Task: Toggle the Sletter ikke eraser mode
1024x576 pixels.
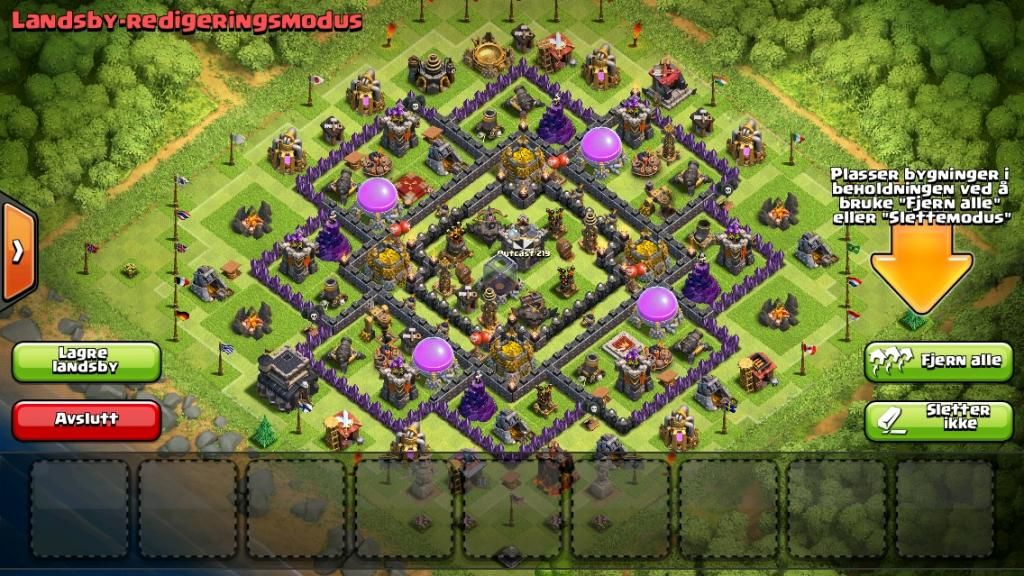Action: 938,420
